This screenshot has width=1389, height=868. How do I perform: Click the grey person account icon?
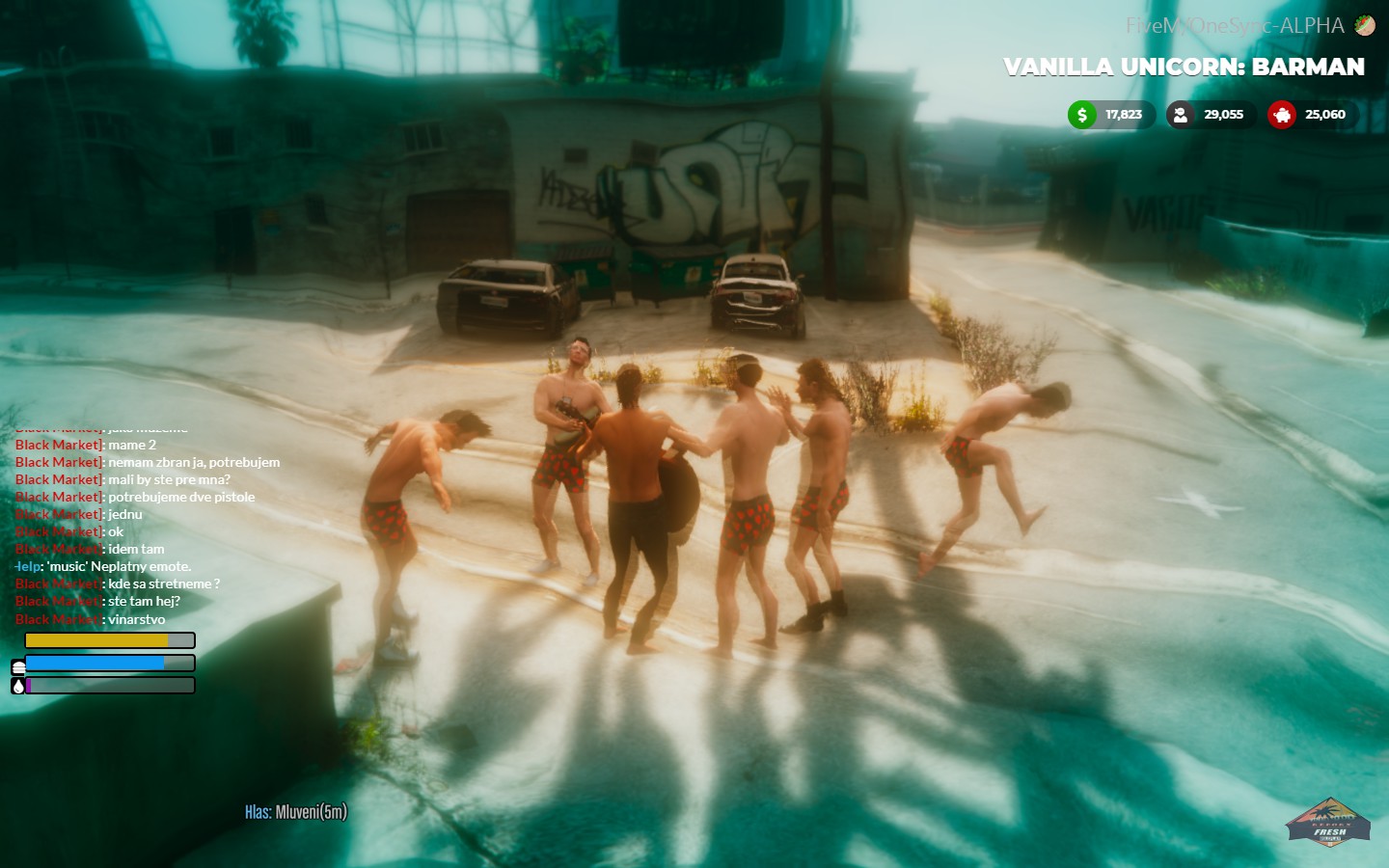pyautogui.click(x=1180, y=115)
